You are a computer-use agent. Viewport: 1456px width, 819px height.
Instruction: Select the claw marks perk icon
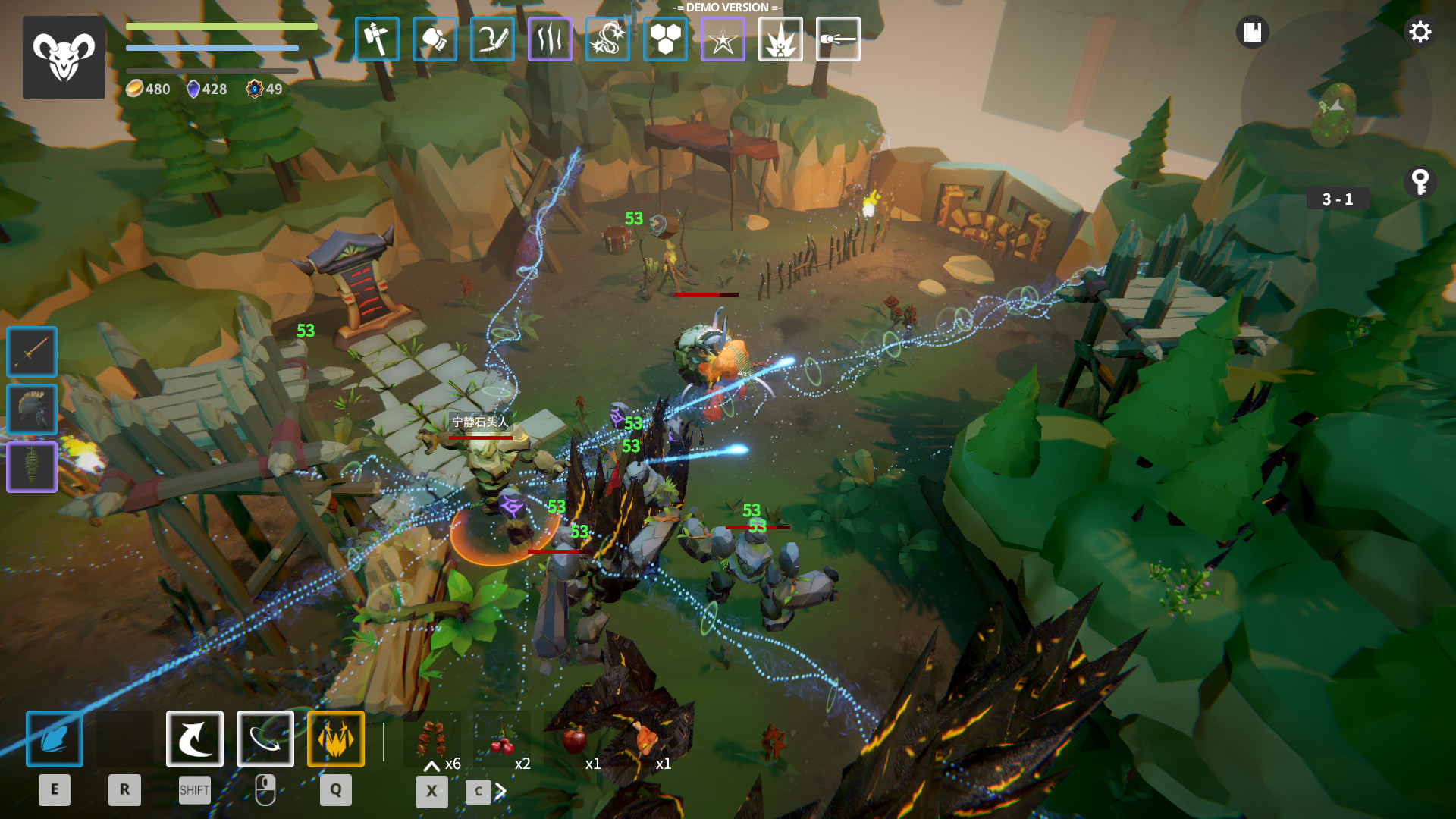[550, 39]
